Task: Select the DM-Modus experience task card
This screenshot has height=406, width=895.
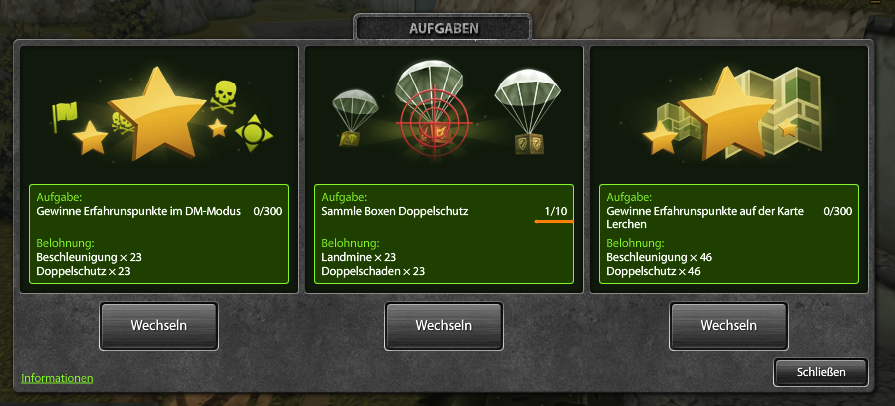Action: [x=159, y=168]
